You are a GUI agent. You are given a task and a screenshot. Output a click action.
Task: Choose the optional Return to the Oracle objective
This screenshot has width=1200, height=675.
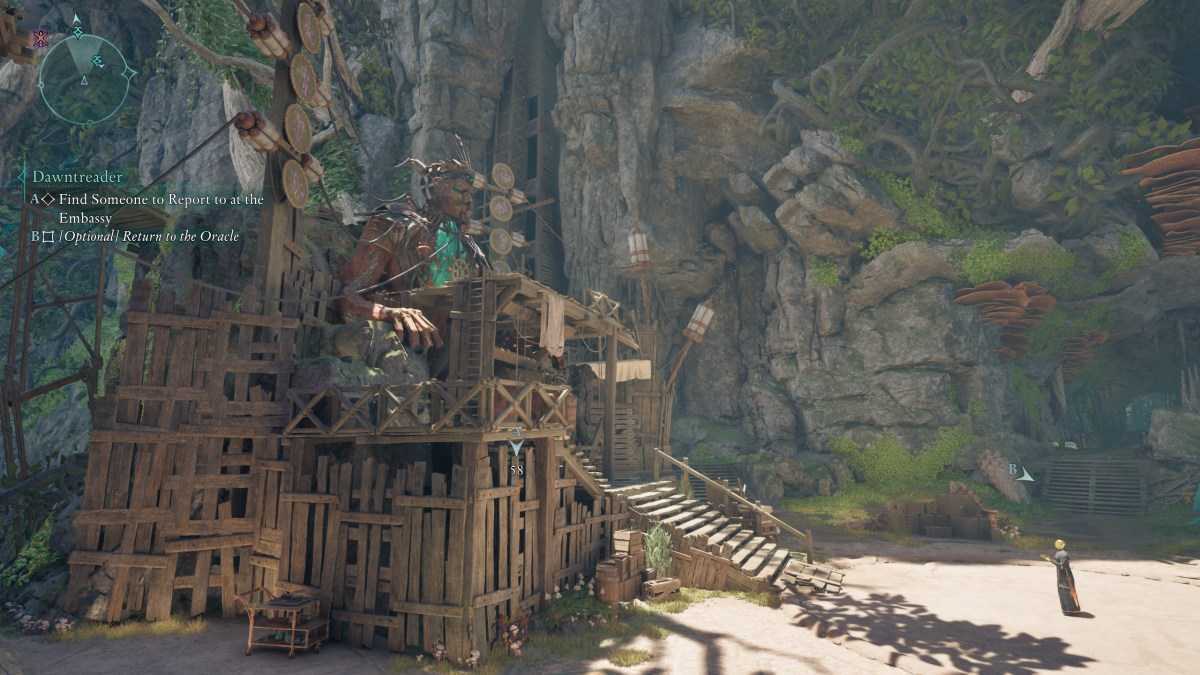point(148,237)
